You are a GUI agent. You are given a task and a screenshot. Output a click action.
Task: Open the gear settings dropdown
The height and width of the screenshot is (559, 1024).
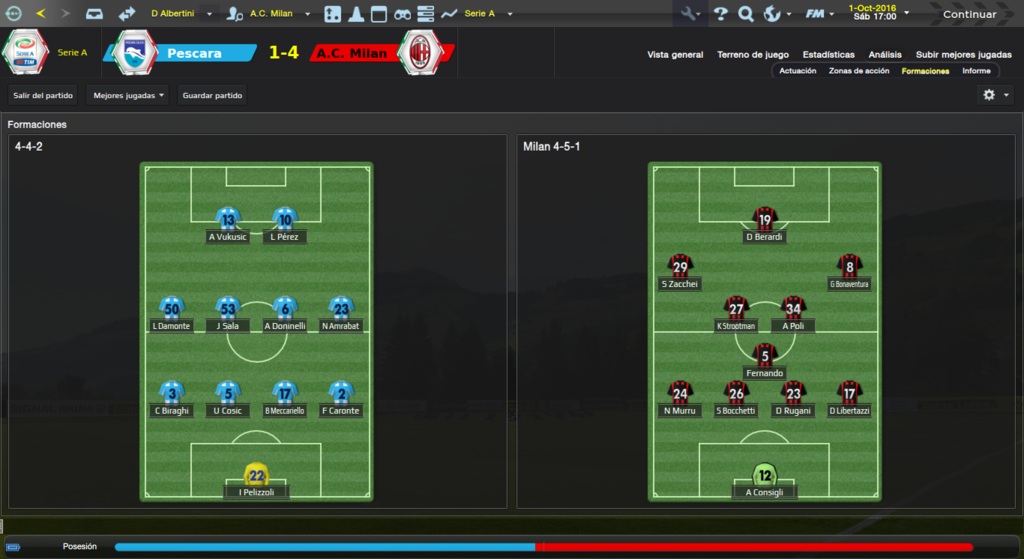click(994, 95)
